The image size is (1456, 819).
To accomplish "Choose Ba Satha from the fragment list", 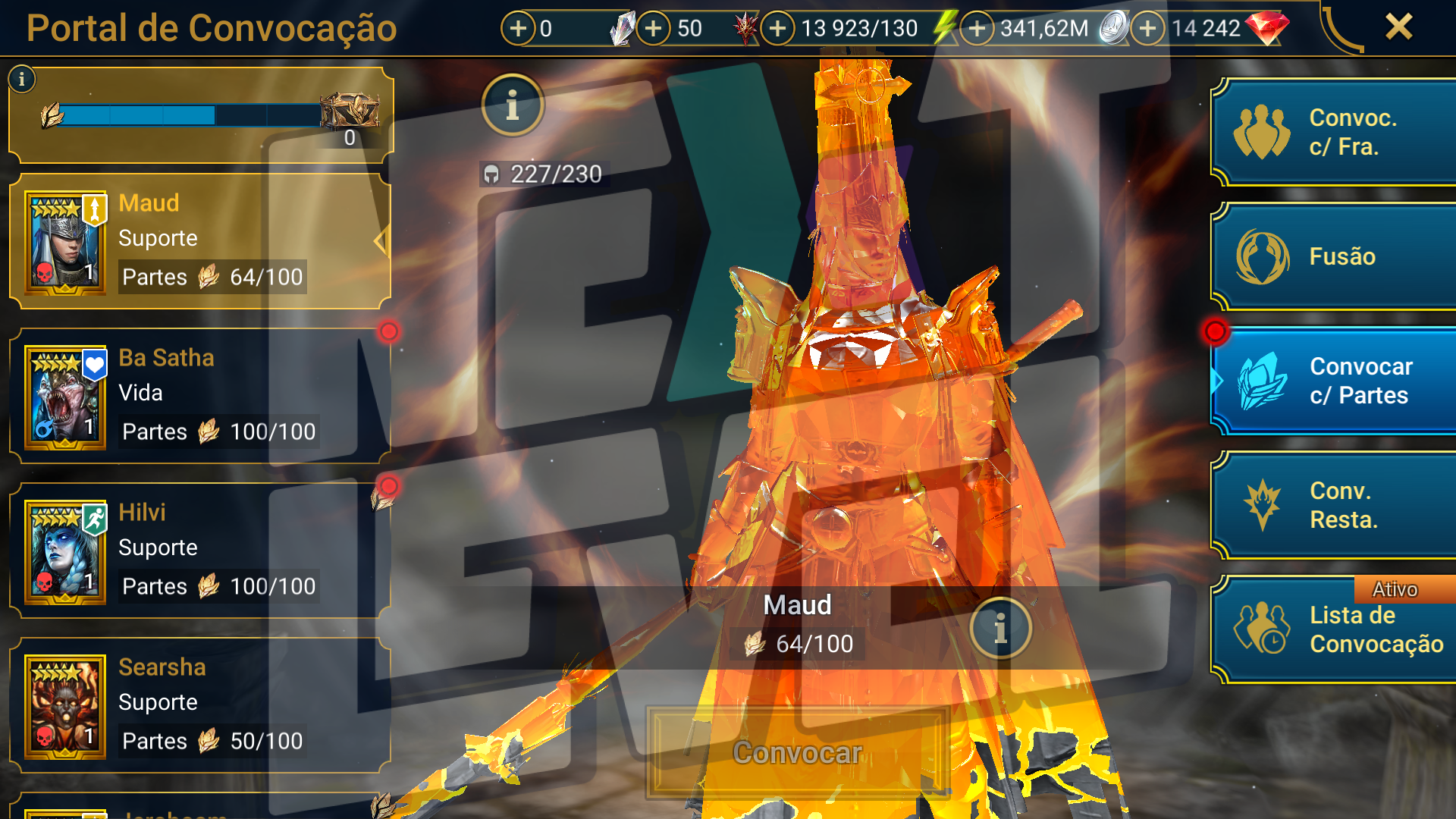I will click(x=200, y=396).
